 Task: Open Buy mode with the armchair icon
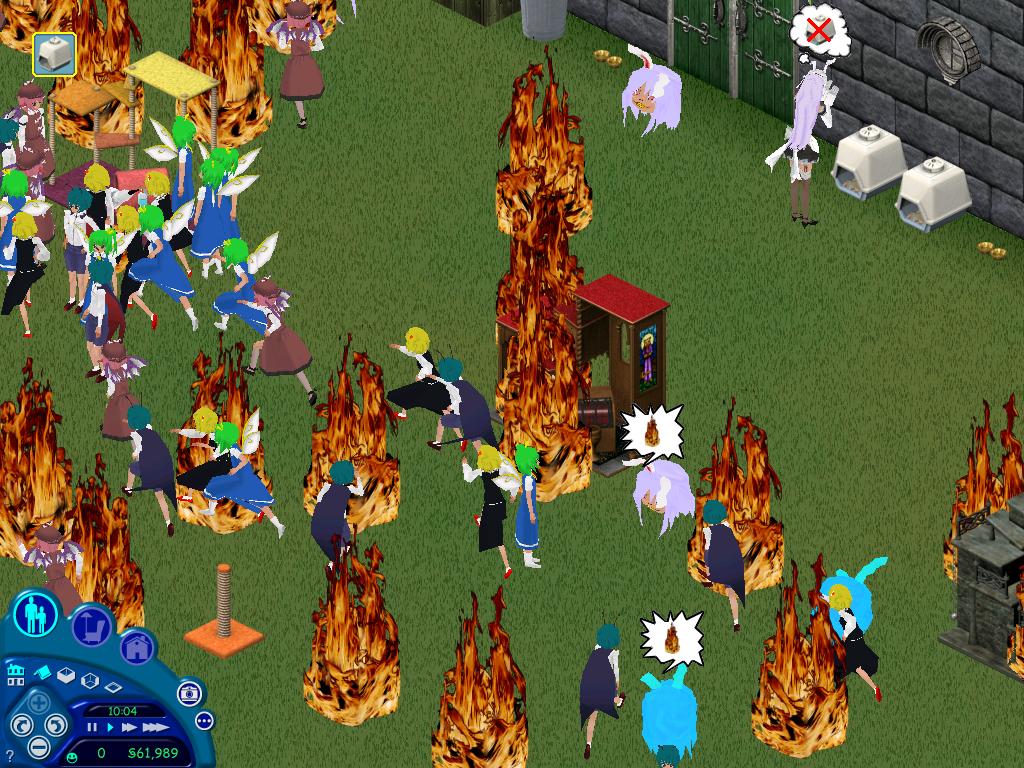pyautogui.click(x=90, y=627)
